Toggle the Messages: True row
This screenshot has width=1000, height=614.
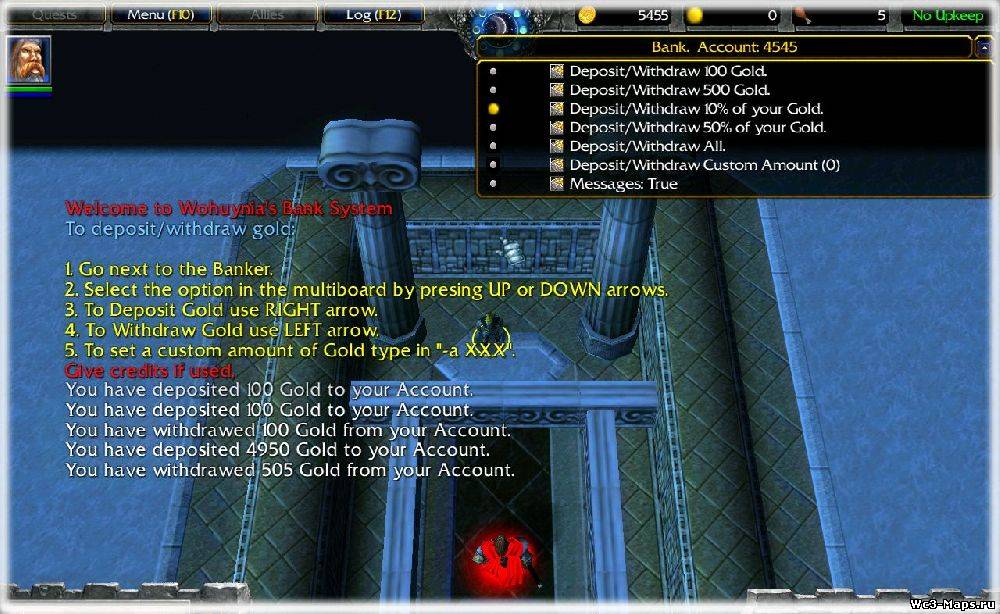pyautogui.click(x=623, y=184)
